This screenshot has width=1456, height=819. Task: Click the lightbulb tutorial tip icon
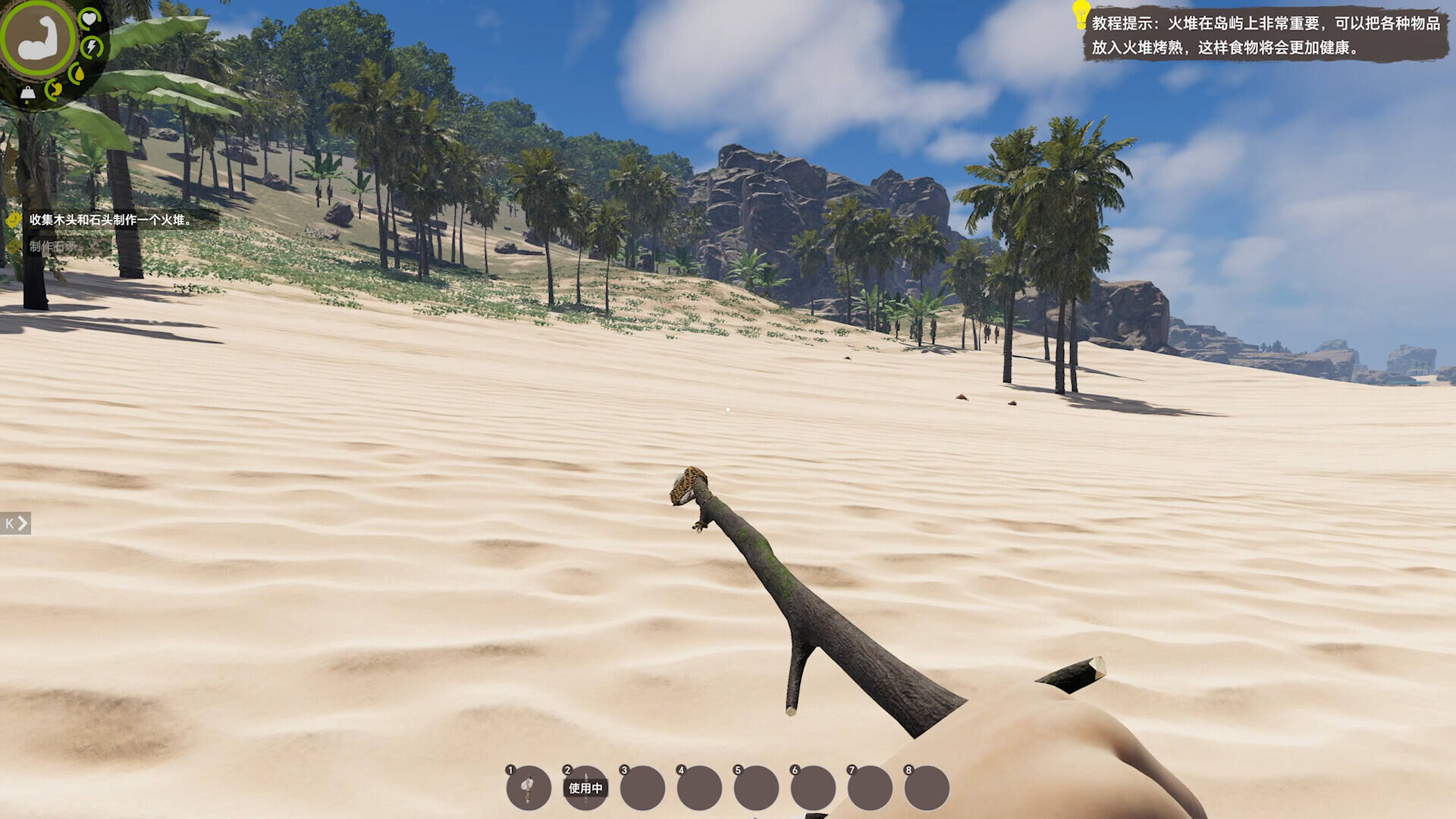point(1080,15)
